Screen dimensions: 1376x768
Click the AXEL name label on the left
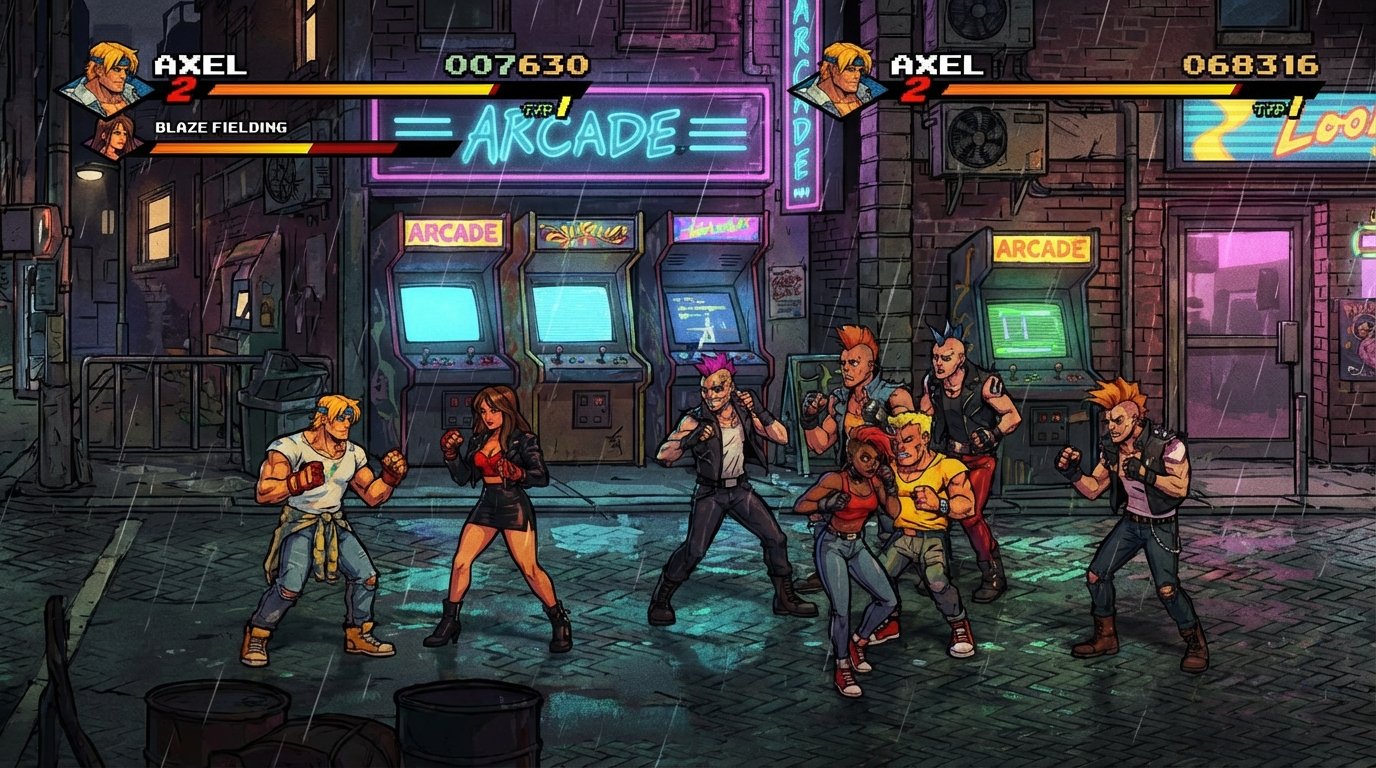click(x=200, y=63)
